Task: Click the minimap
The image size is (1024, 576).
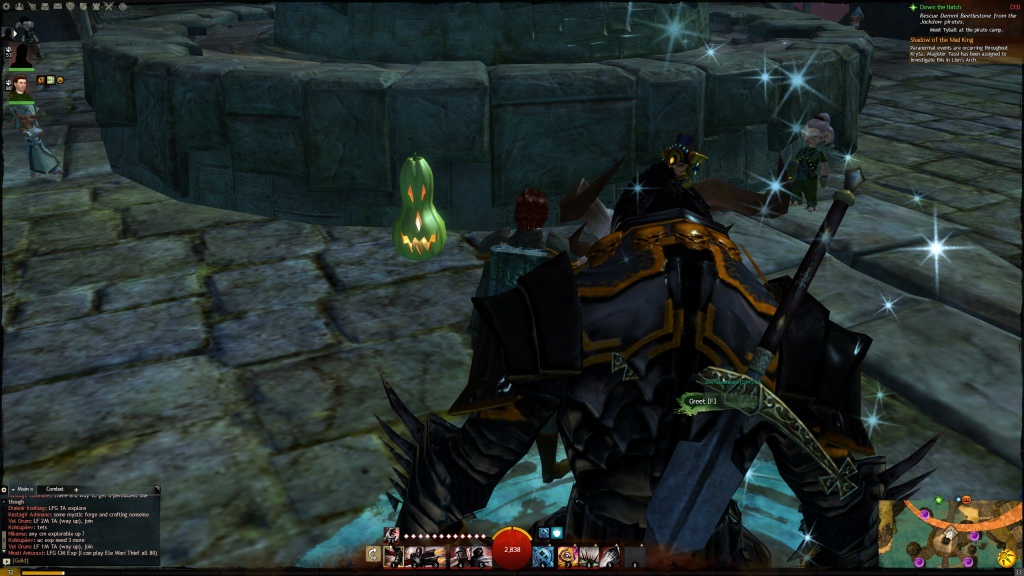Action: pos(951,536)
